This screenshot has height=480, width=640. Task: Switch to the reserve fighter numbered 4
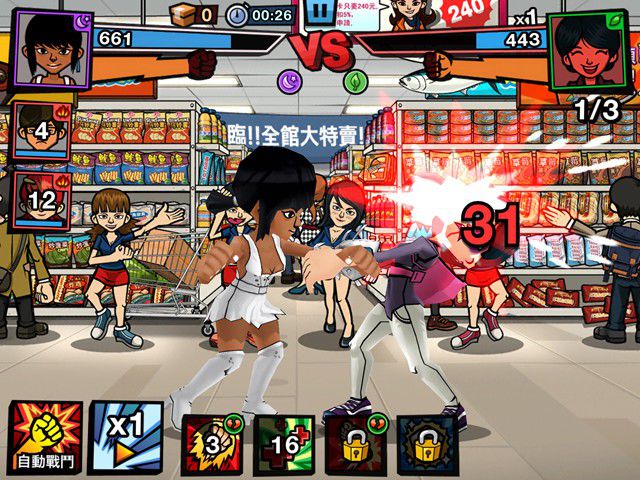coord(41,131)
